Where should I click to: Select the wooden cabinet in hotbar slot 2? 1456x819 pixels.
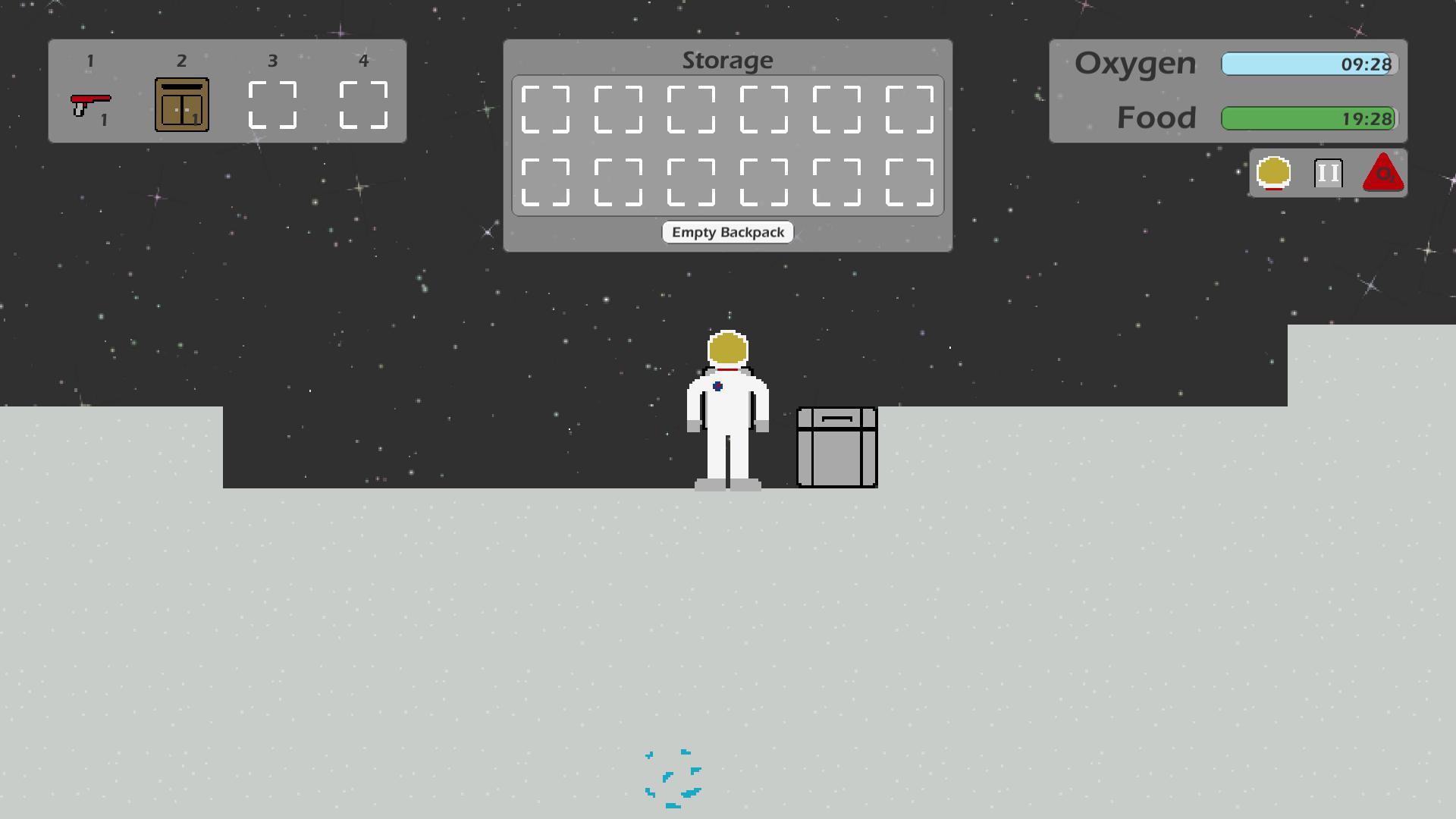[x=181, y=105]
